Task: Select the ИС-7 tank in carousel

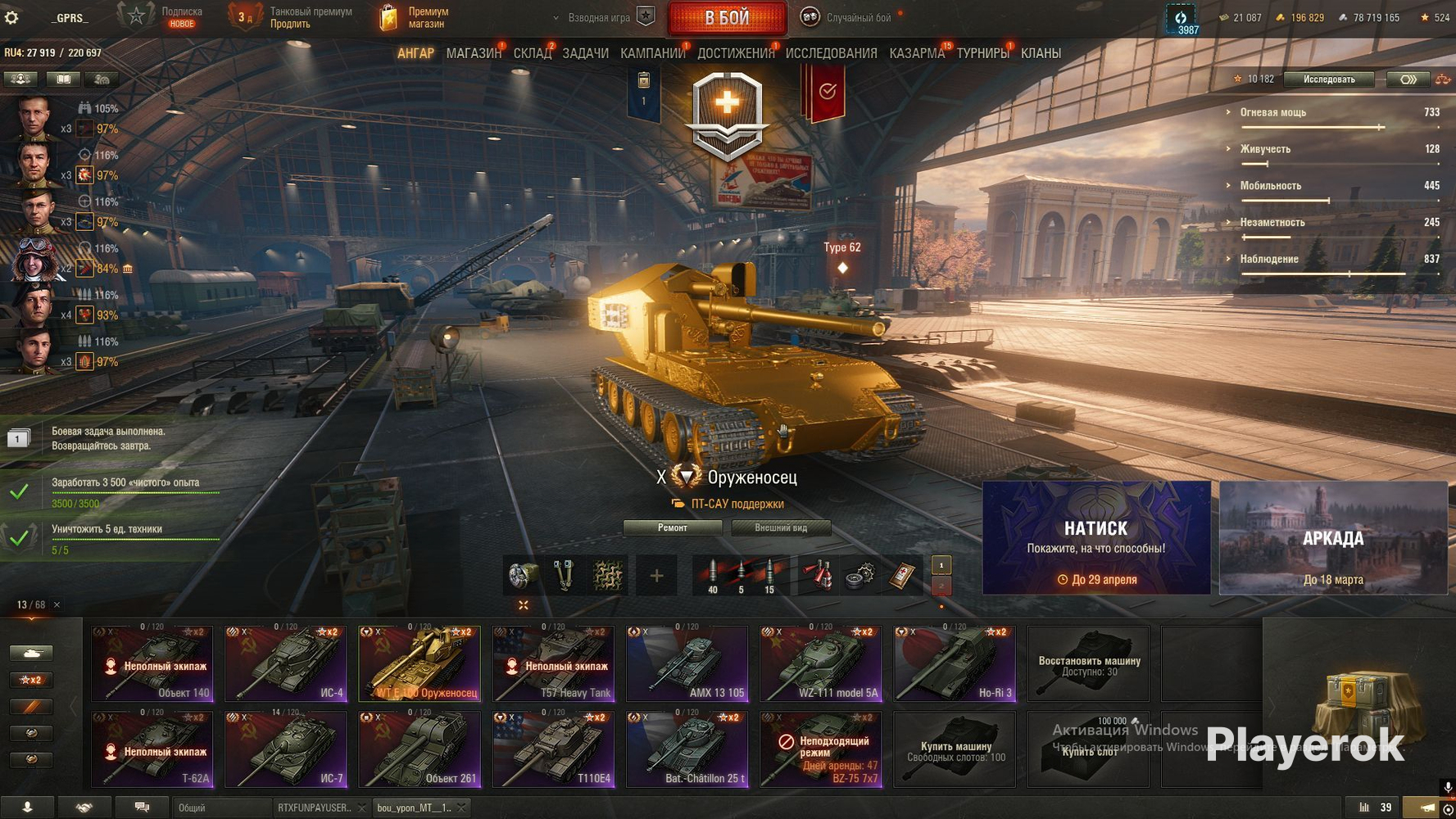Action: pos(285,749)
